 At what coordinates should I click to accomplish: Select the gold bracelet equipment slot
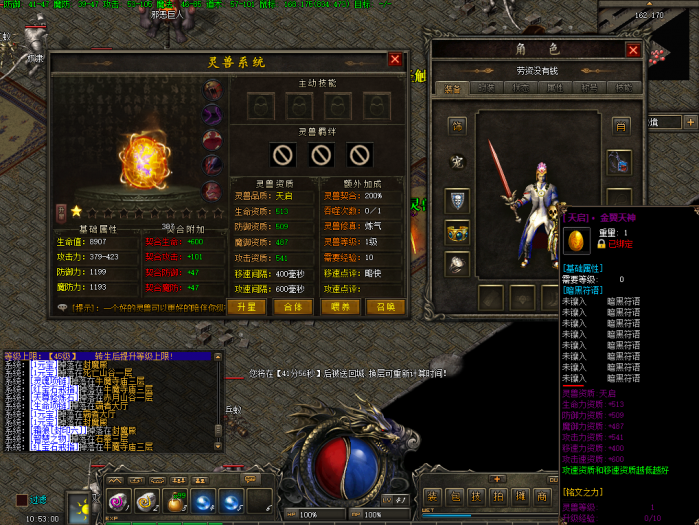tap(457, 234)
